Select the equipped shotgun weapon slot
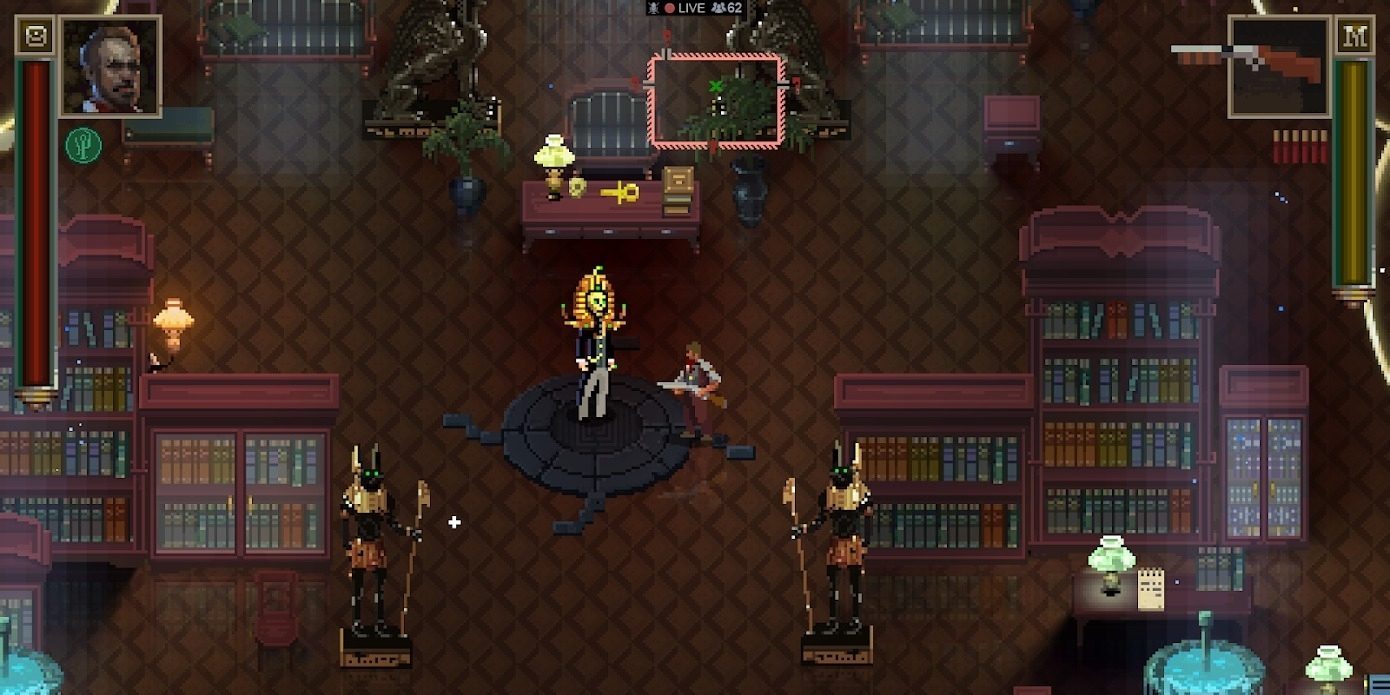The height and width of the screenshot is (695, 1390). coord(1277,66)
